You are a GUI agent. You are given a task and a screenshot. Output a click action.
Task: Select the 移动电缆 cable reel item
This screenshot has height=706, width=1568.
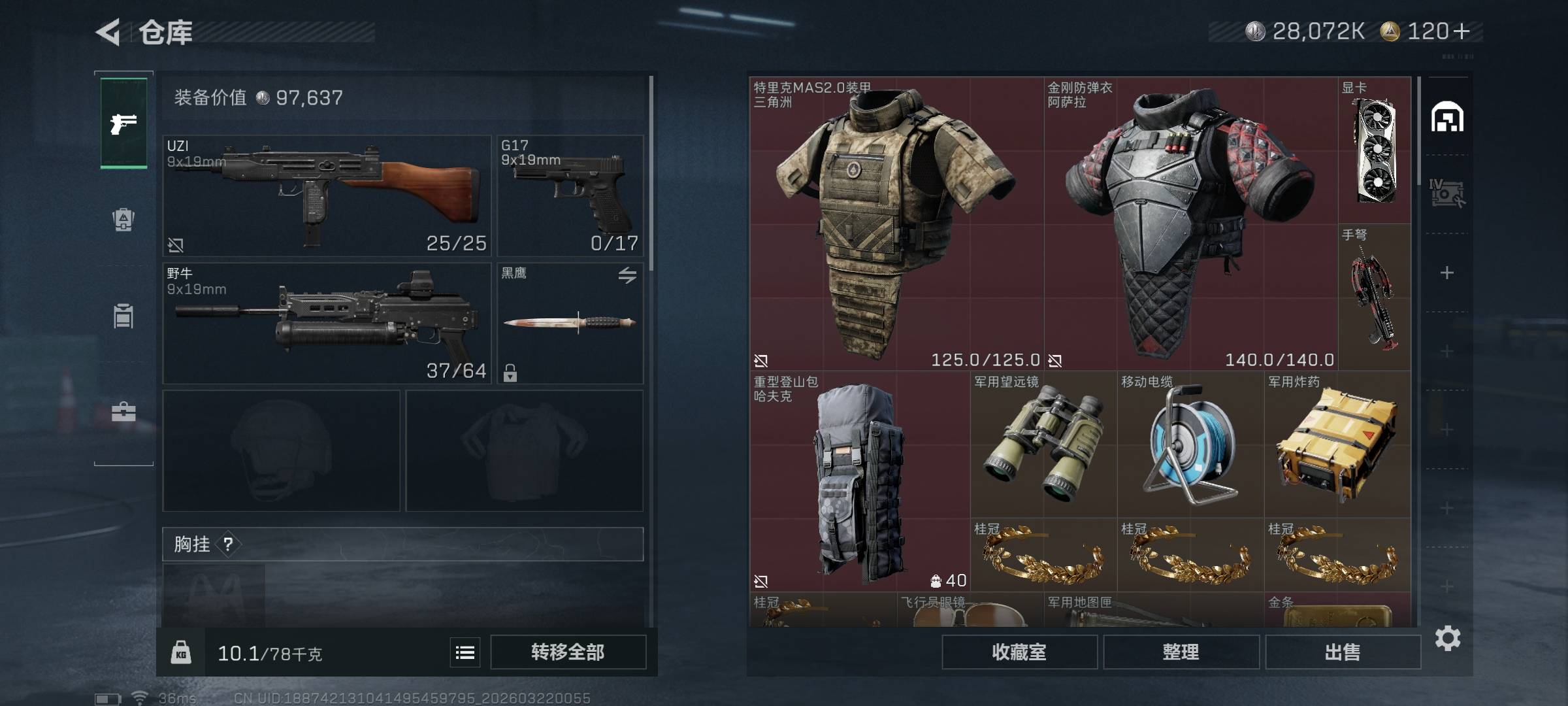(x=1190, y=445)
